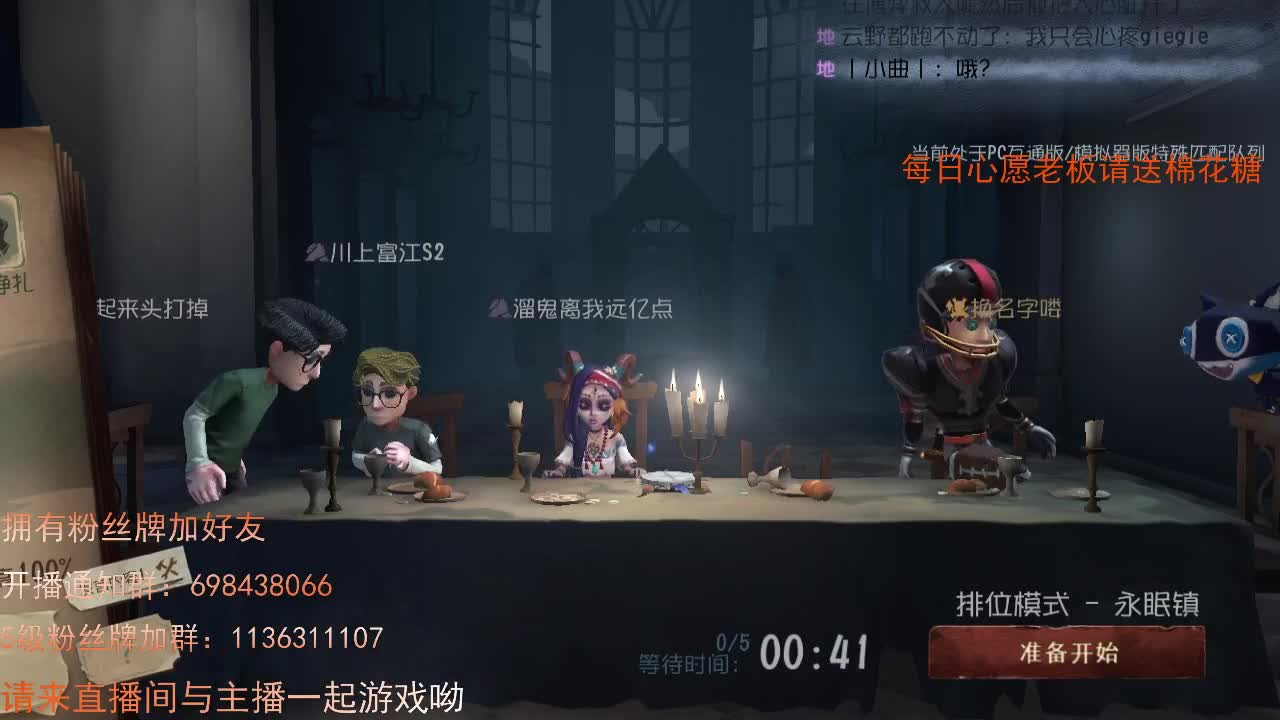Open the 排位模式 - 永眠镇 mode selector

point(1073,600)
